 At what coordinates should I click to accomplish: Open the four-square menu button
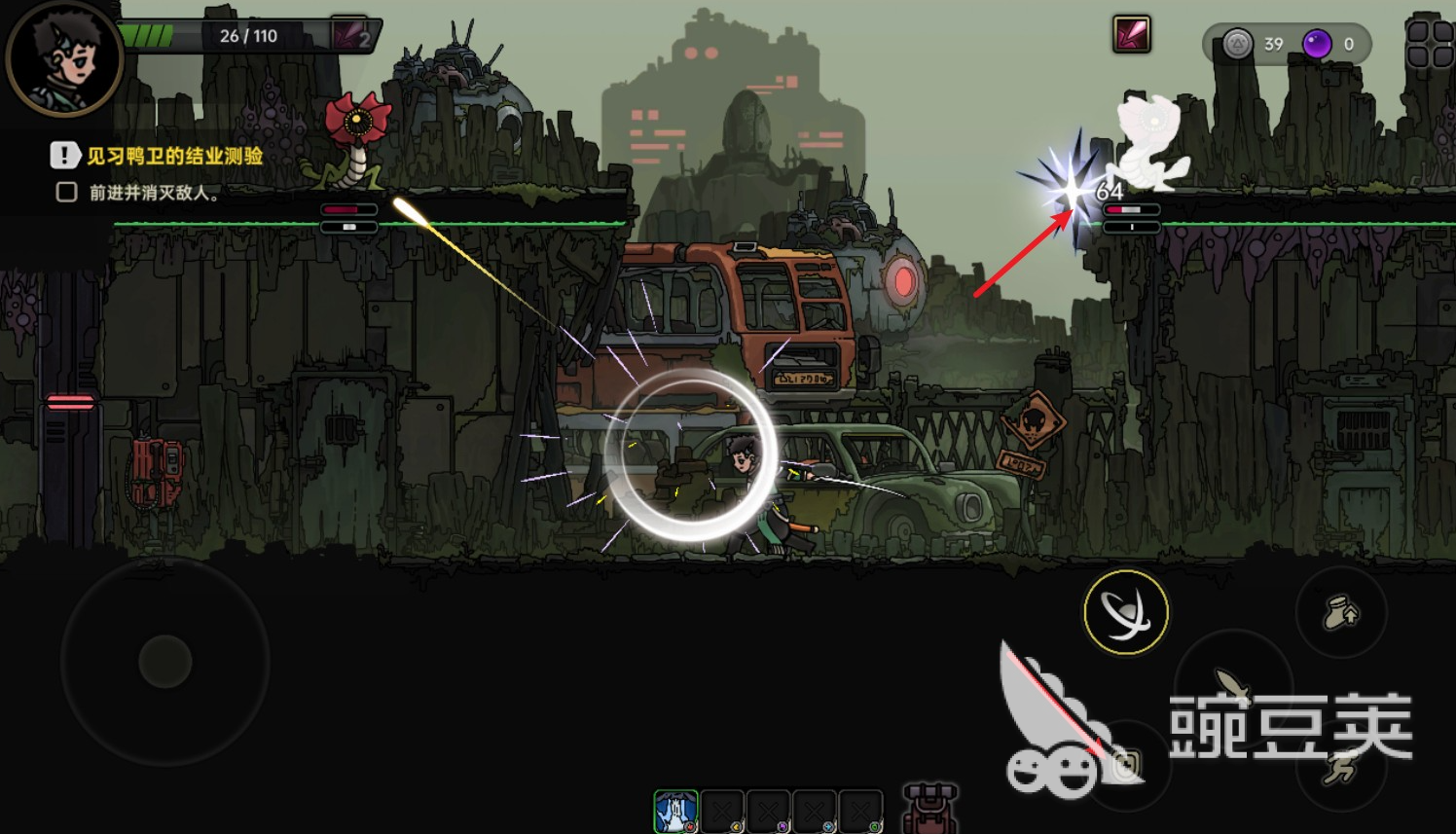click(x=1429, y=45)
